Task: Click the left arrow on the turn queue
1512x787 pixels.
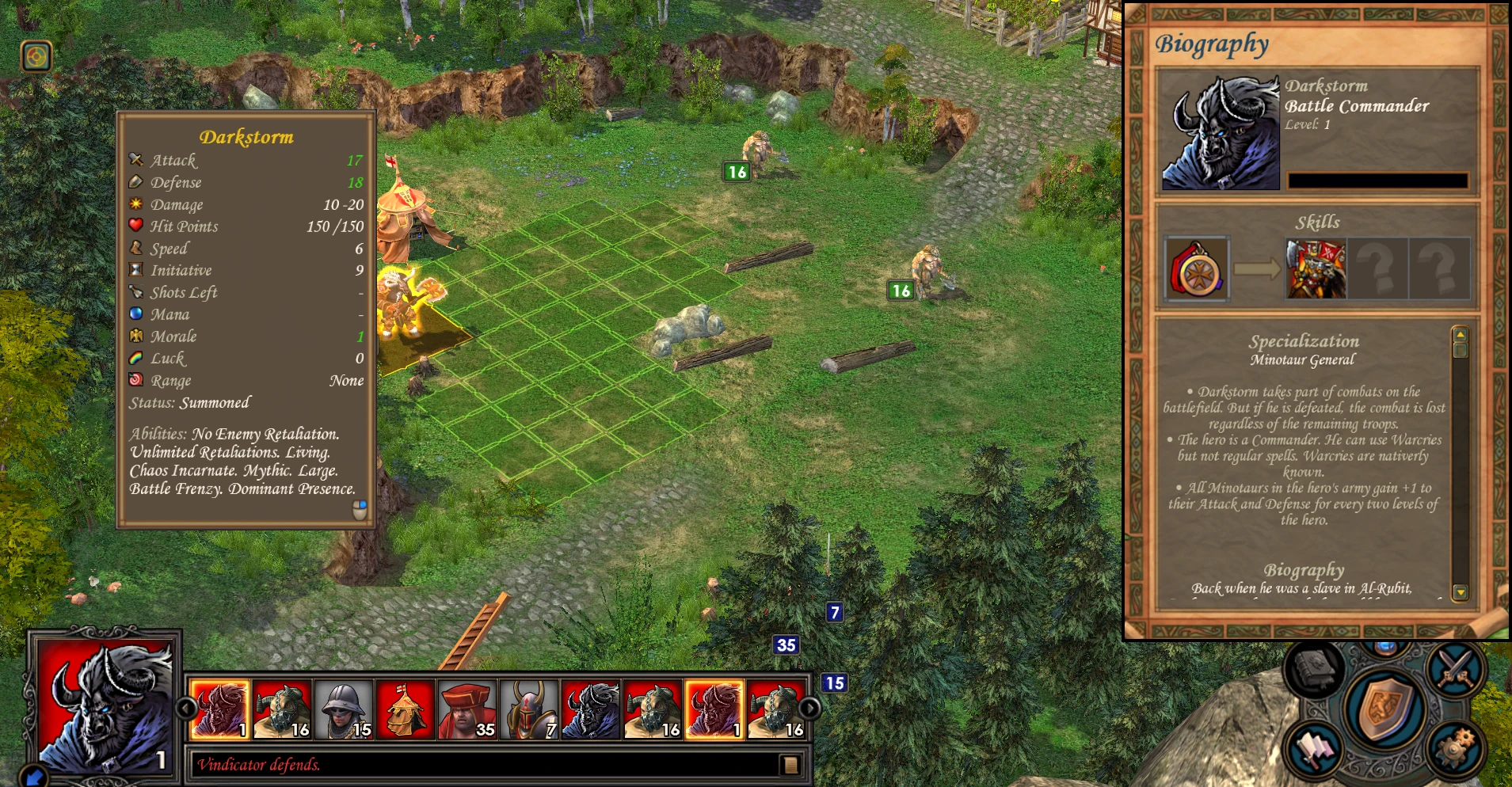Action: (x=187, y=708)
